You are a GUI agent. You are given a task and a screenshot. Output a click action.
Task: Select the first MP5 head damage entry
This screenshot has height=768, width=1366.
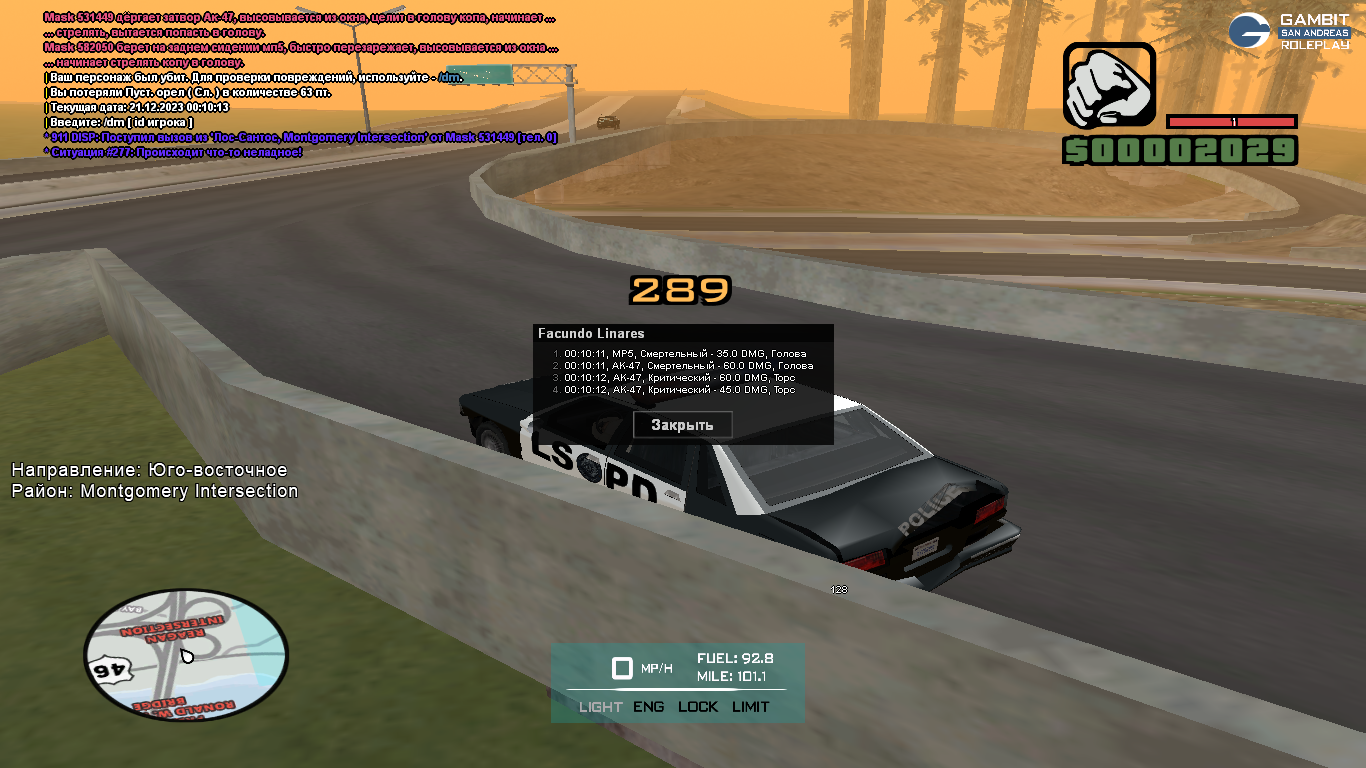pyautogui.click(x=684, y=354)
